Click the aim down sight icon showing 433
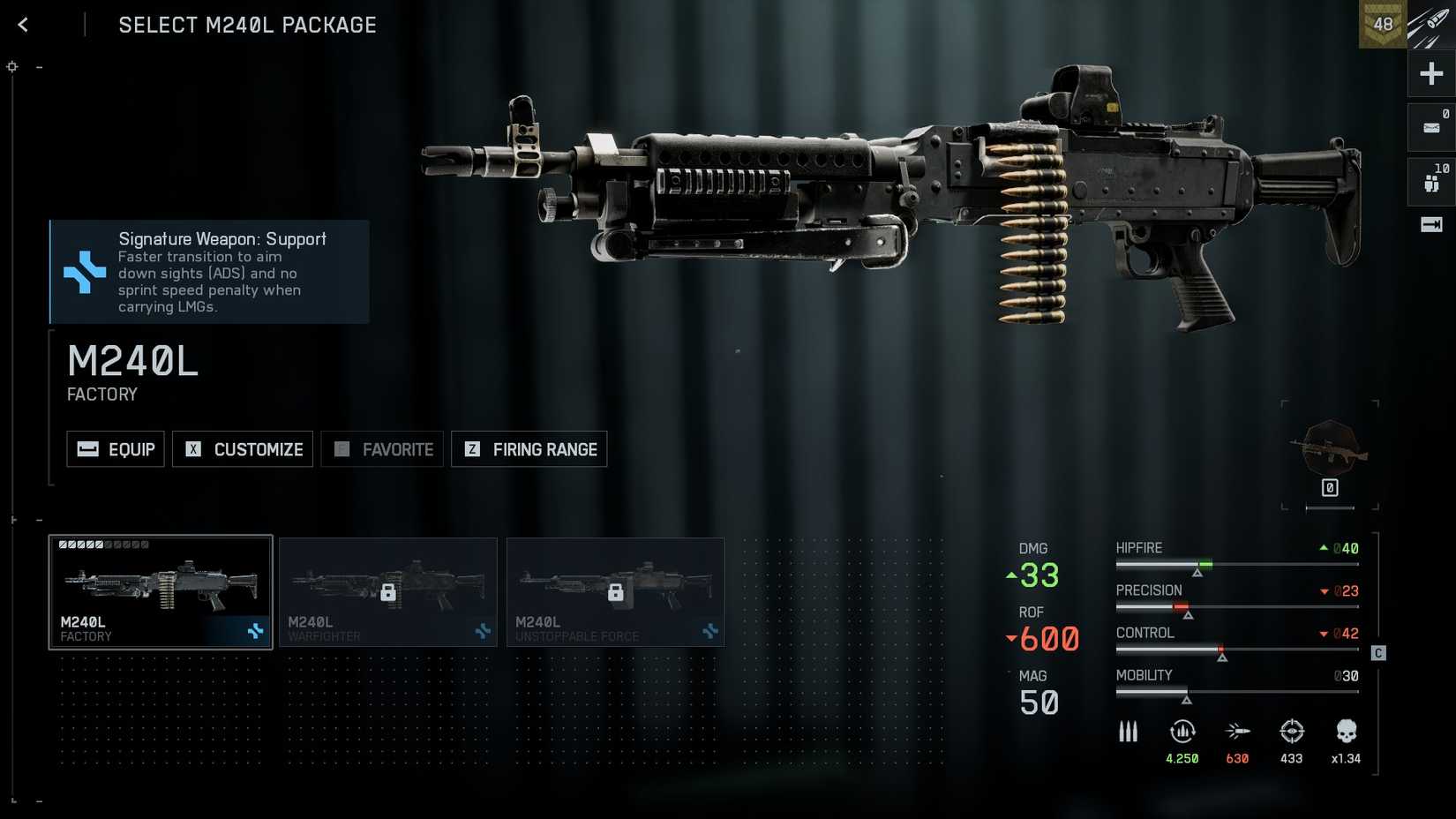This screenshot has width=1456, height=819. point(1291,731)
